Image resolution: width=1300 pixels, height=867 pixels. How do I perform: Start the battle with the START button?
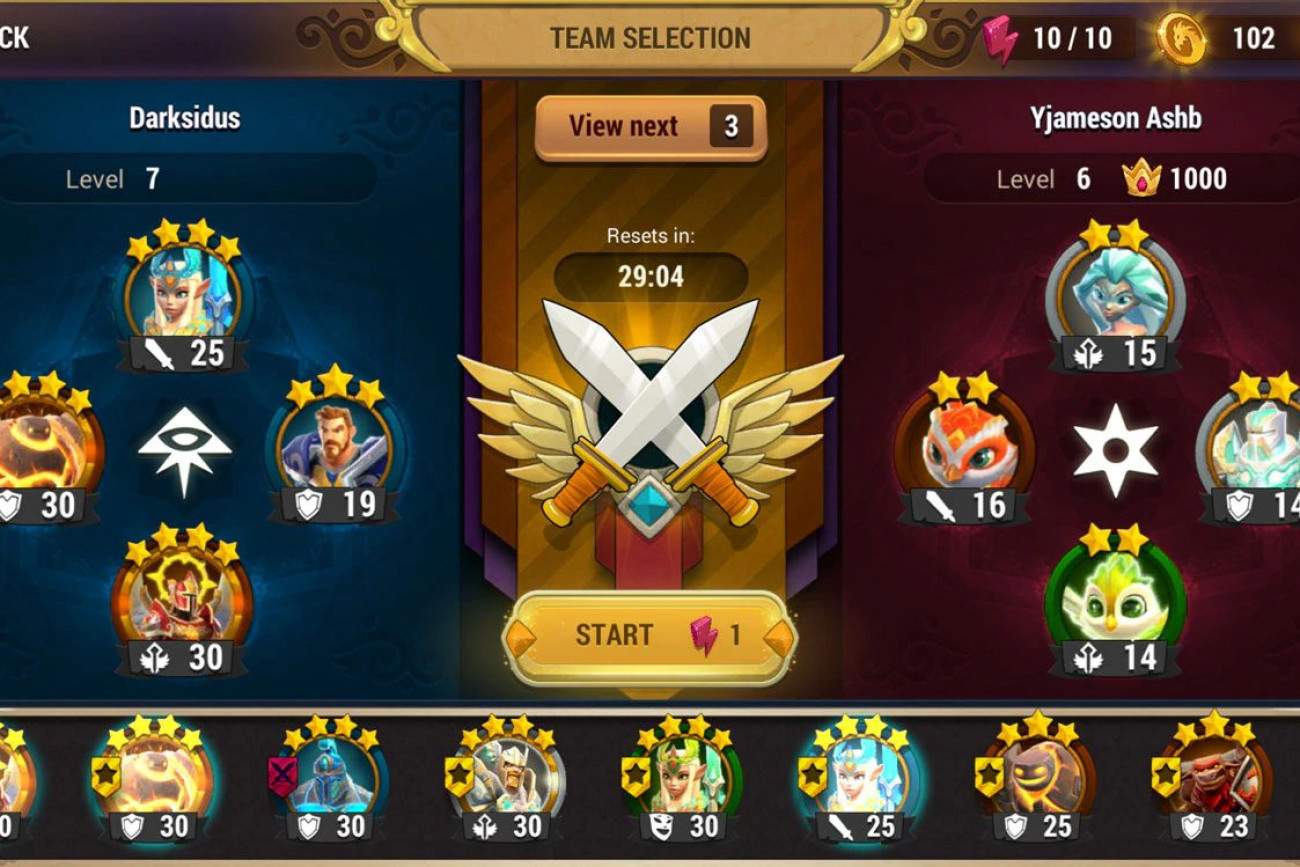650,637
